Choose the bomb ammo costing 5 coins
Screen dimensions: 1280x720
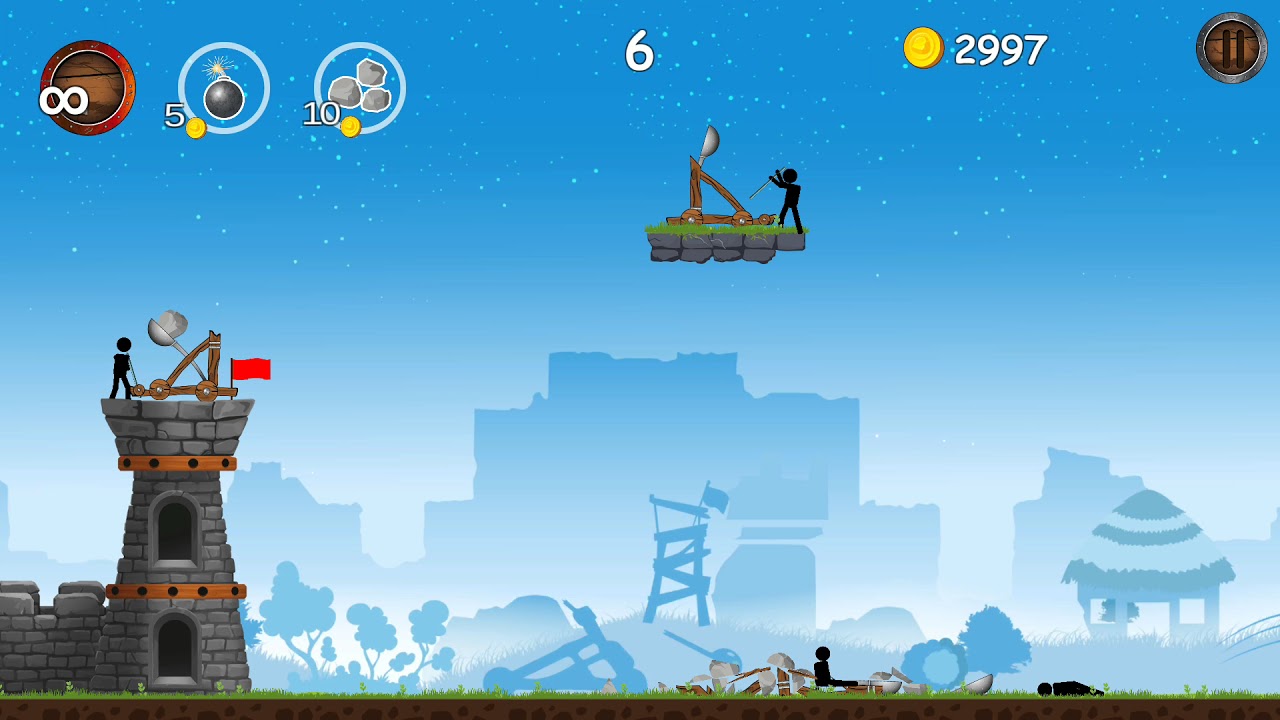[x=223, y=88]
